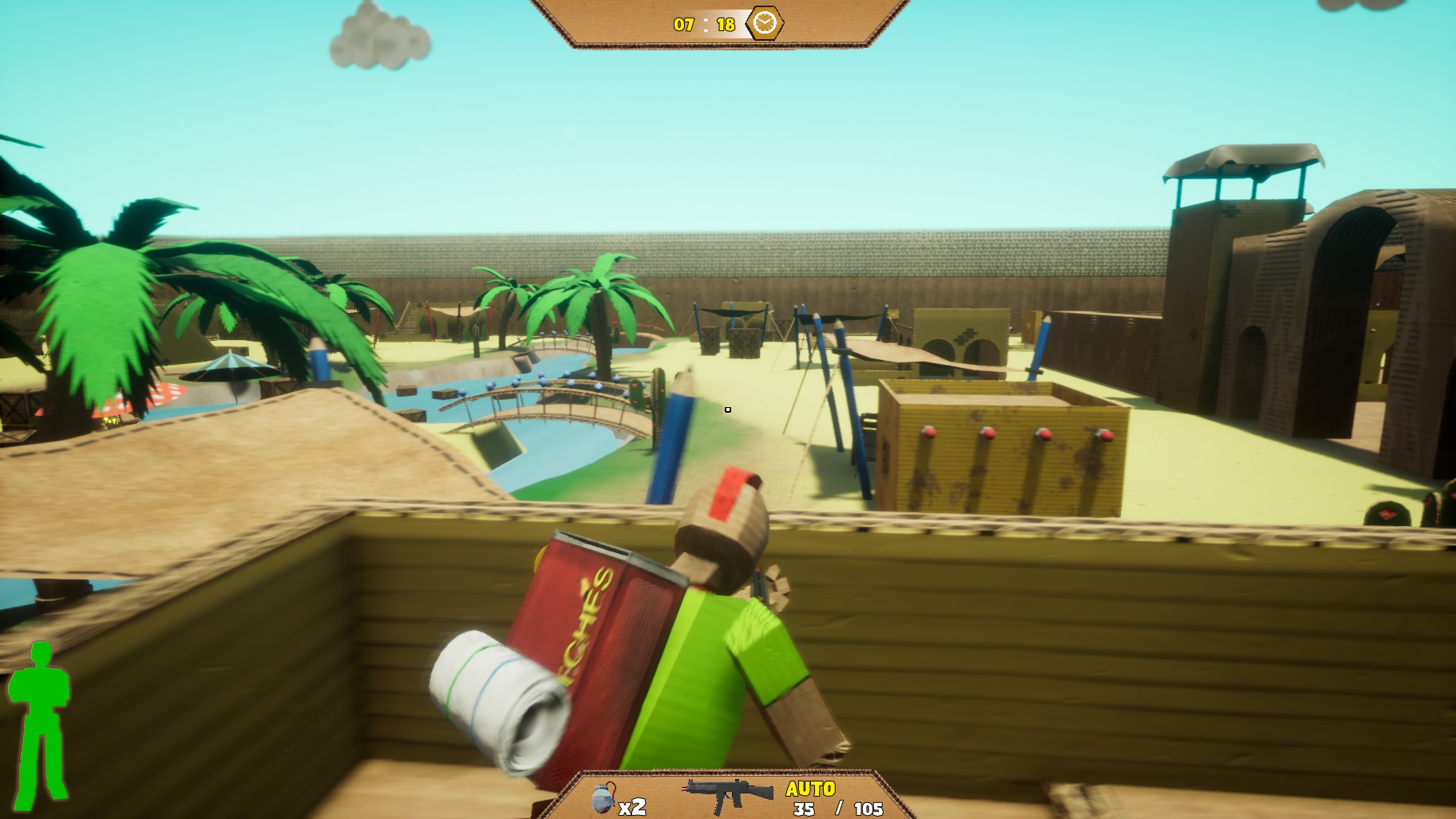
Task: Click the ammo count reading 35
Action: (x=804, y=809)
